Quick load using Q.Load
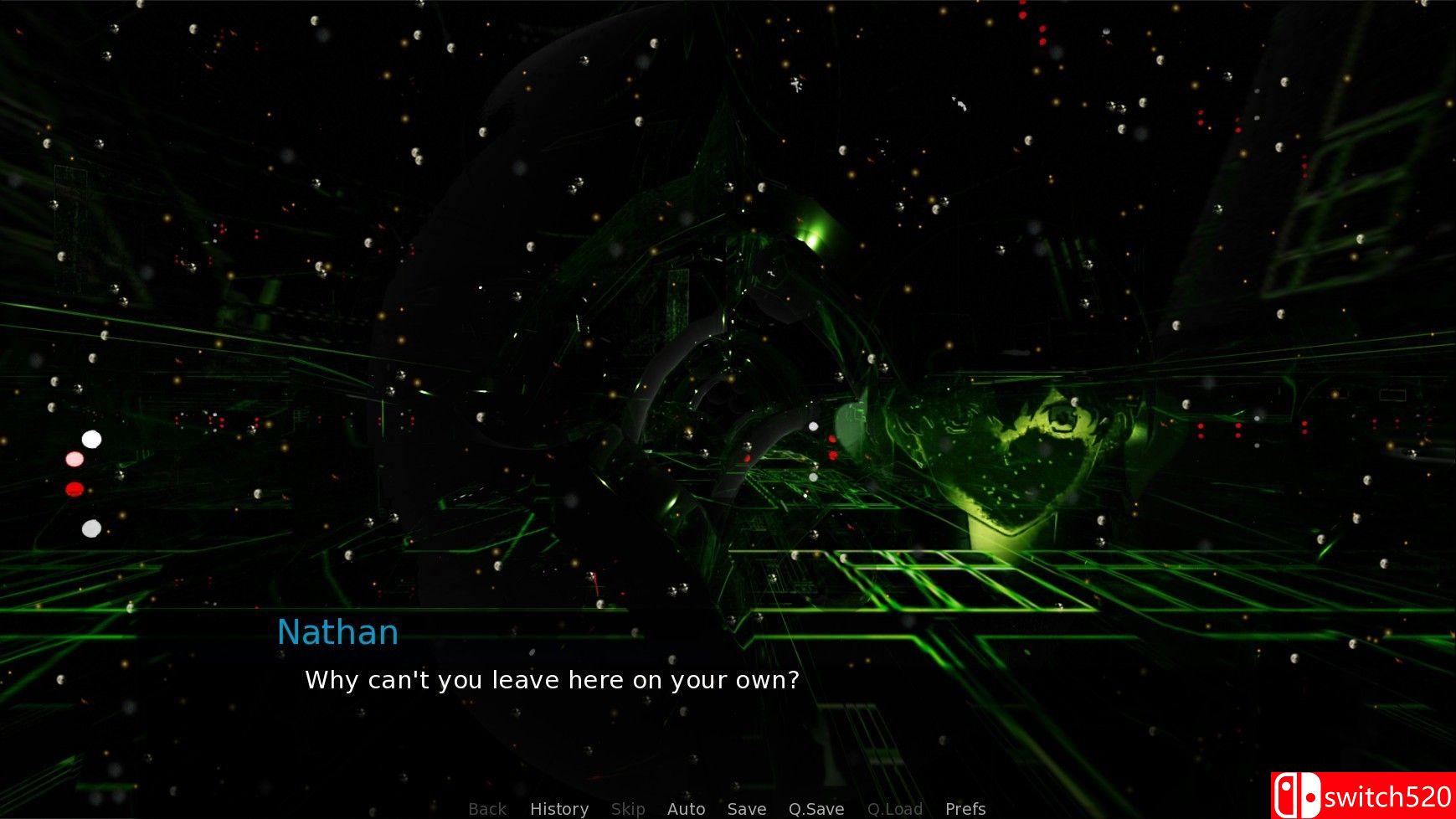This screenshot has height=819, width=1456. point(895,808)
